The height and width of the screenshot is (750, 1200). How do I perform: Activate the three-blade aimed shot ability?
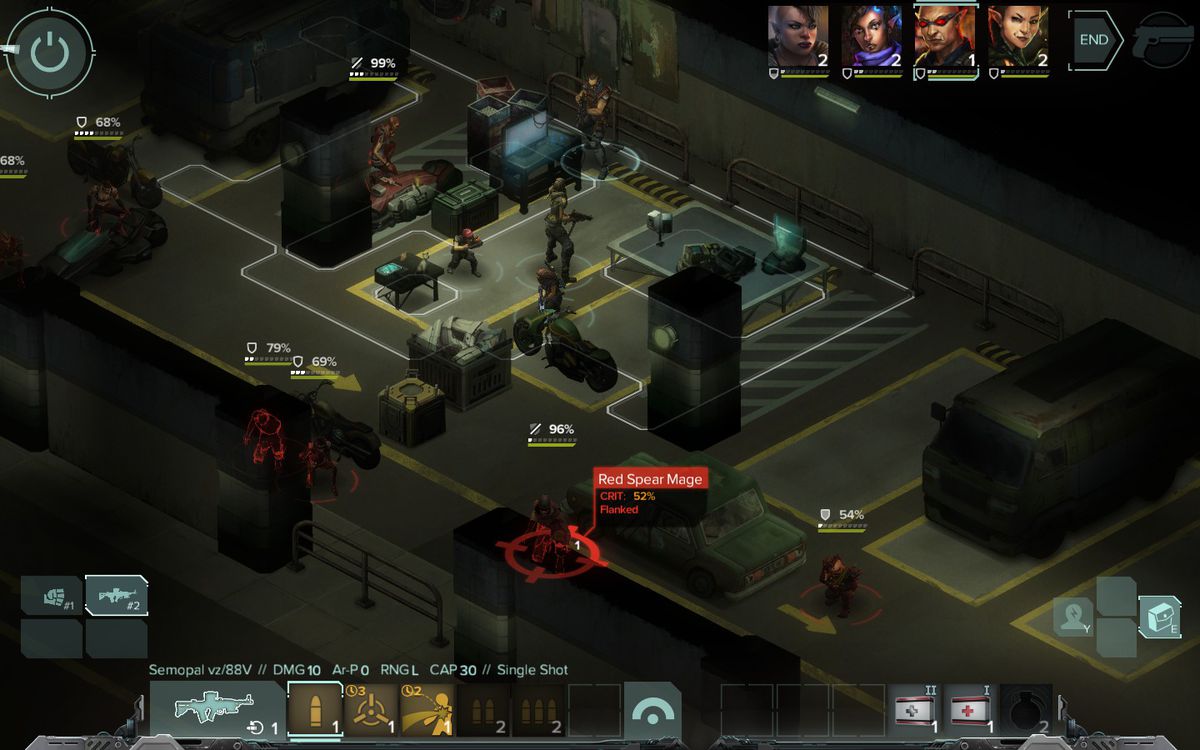(x=371, y=709)
